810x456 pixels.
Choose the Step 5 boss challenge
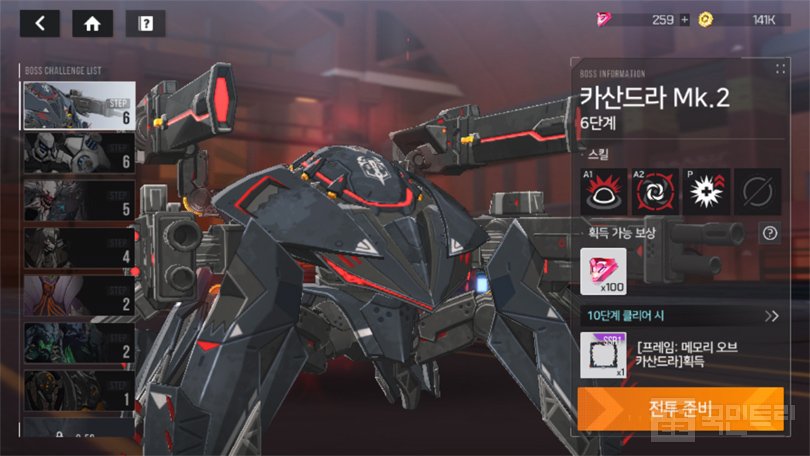pos(79,200)
